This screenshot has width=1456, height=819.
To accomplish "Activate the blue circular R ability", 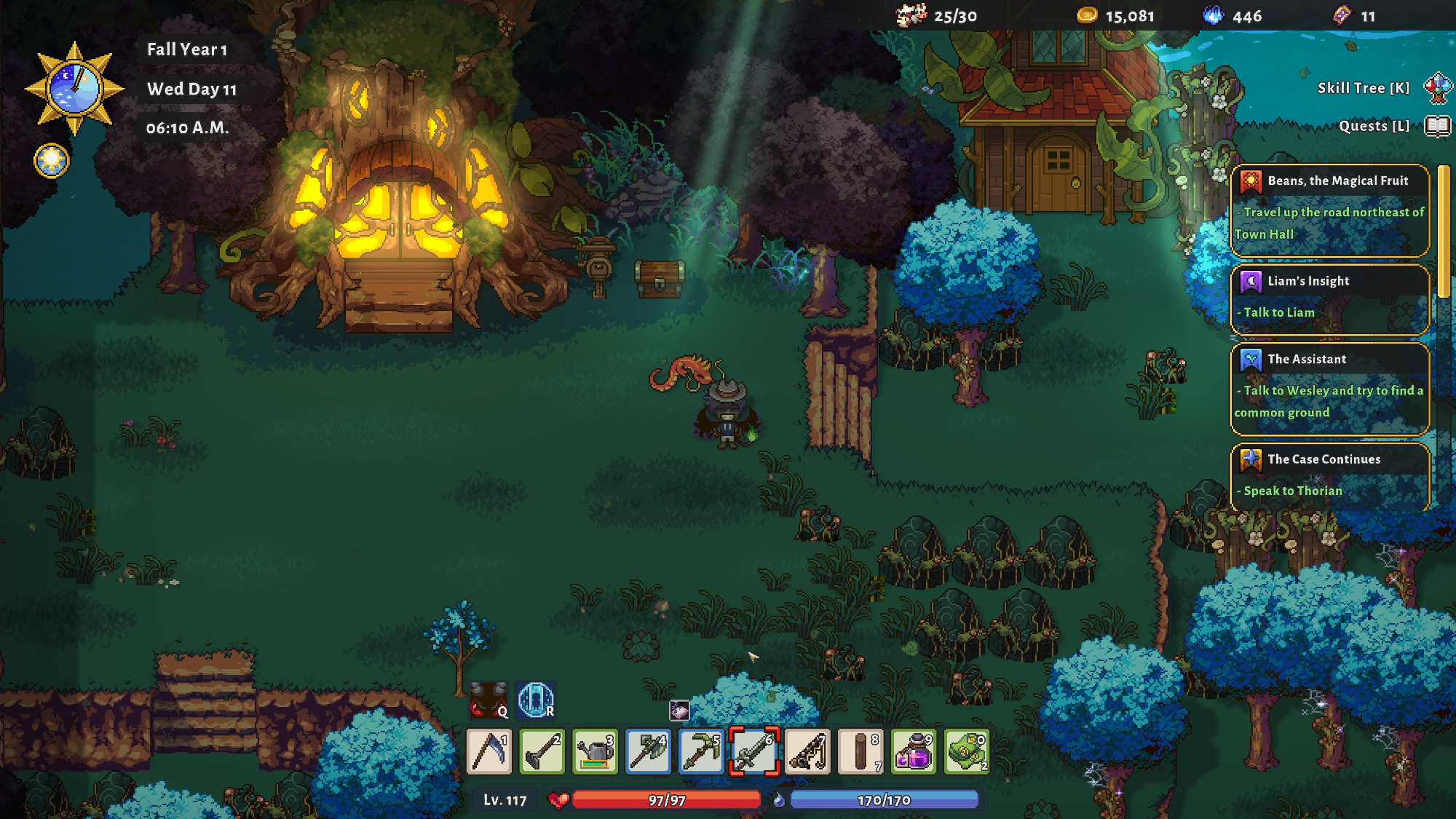I will click(x=536, y=700).
